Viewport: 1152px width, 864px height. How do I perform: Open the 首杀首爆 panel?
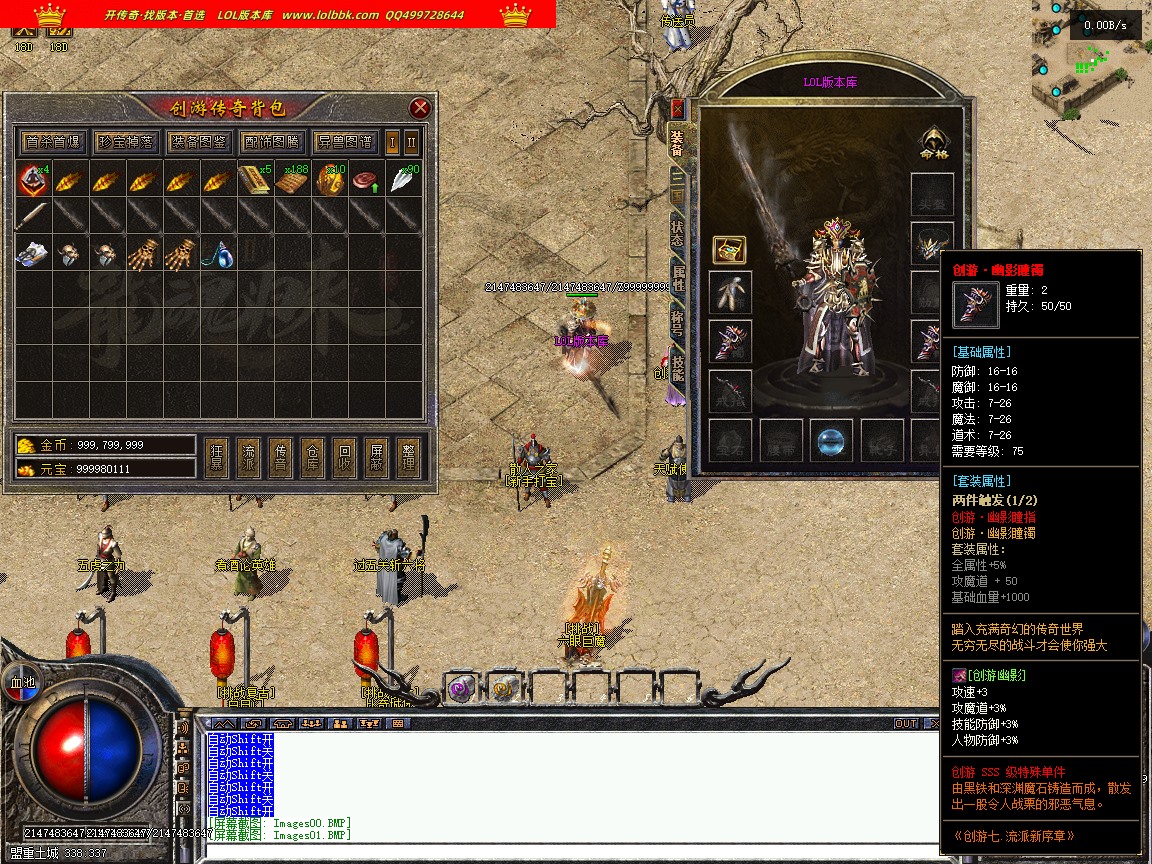(x=53, y=142)
